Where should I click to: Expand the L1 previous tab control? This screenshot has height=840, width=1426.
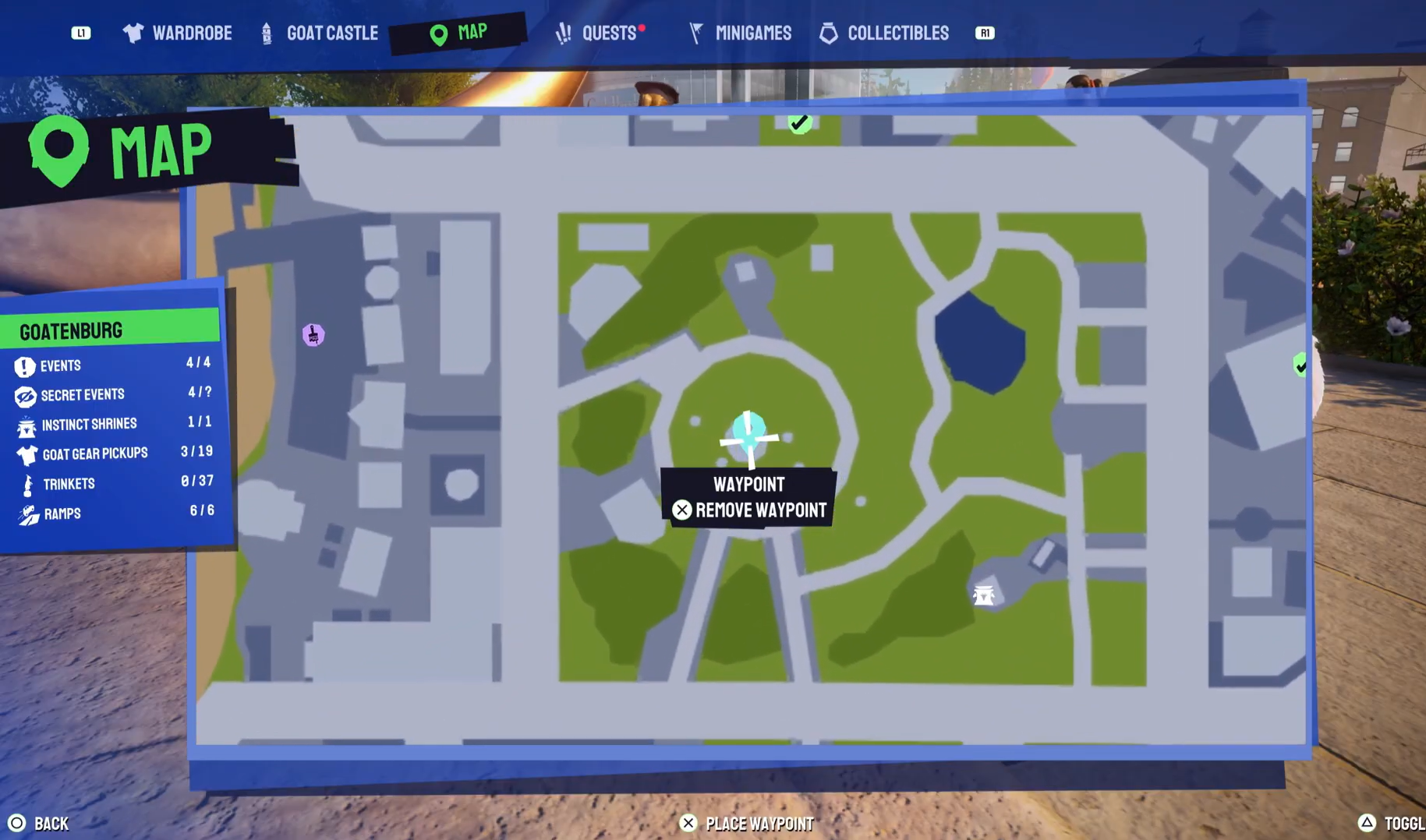tap(81, 34)
